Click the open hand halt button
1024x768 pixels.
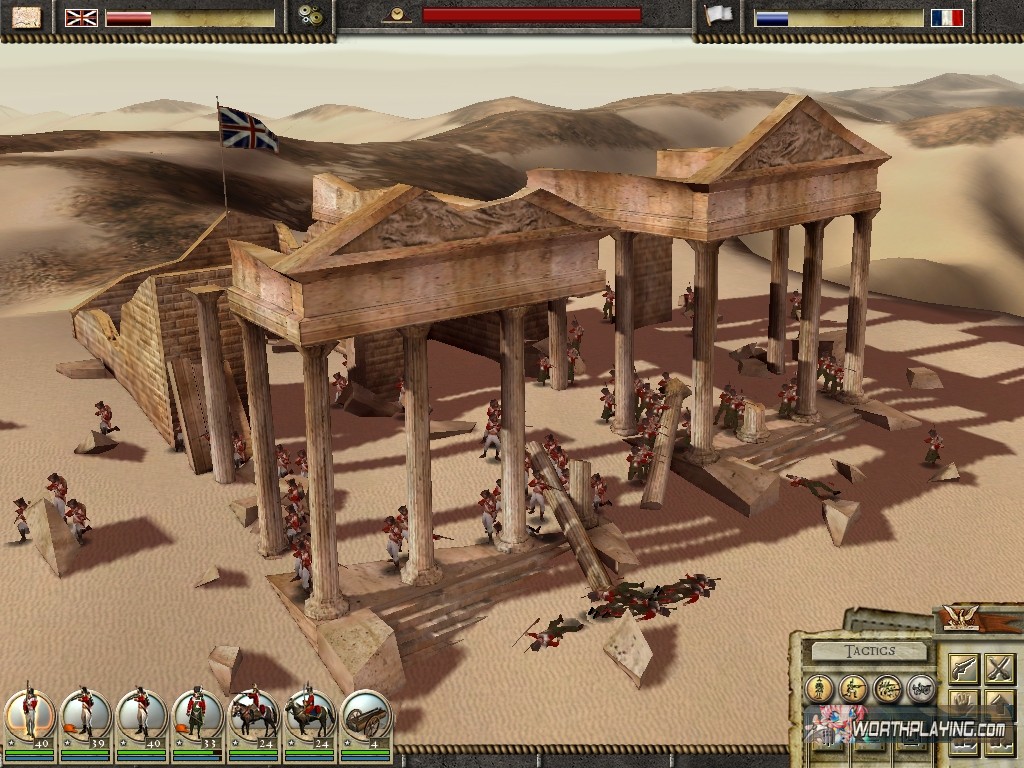pos(963,703)
